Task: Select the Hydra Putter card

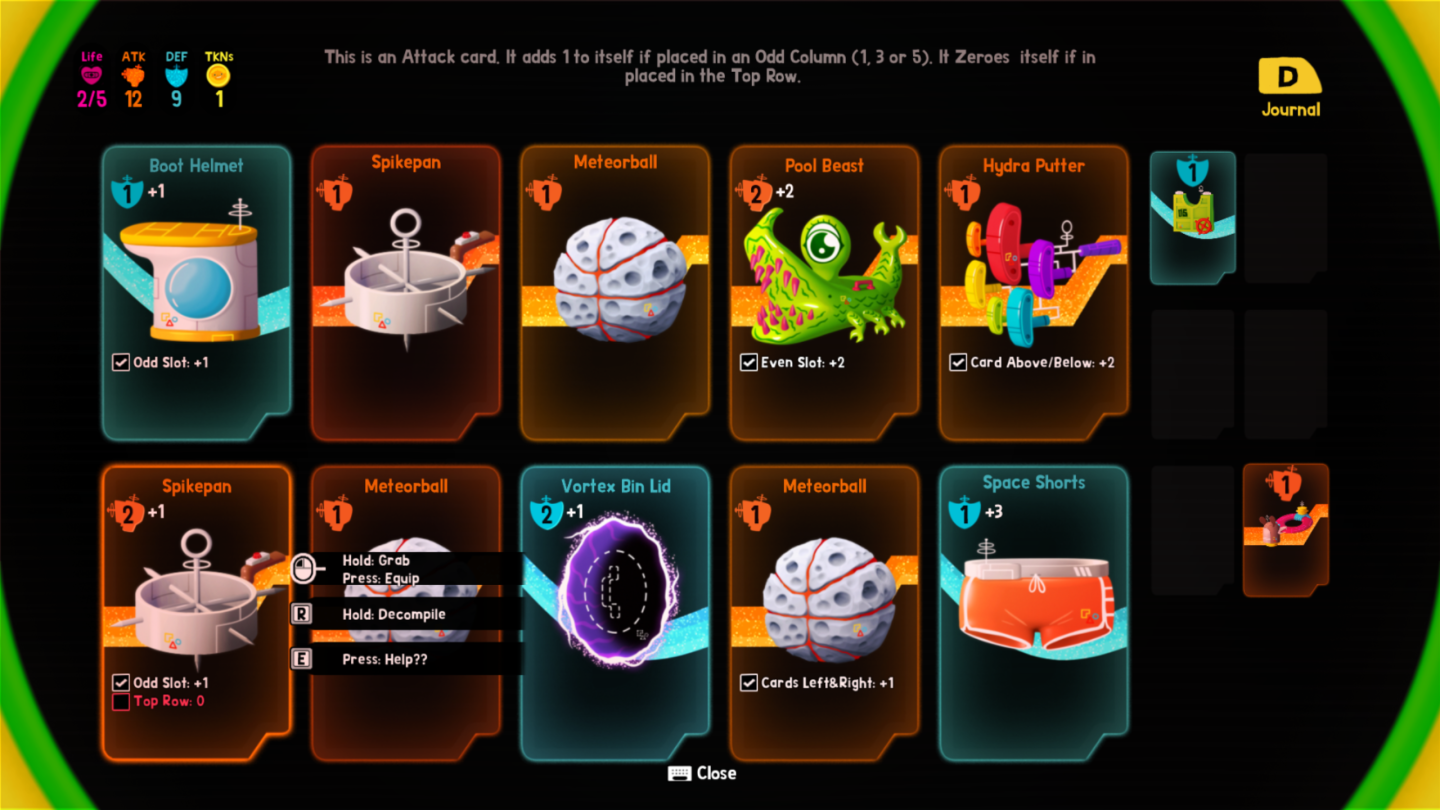Action: [1033, 292]
